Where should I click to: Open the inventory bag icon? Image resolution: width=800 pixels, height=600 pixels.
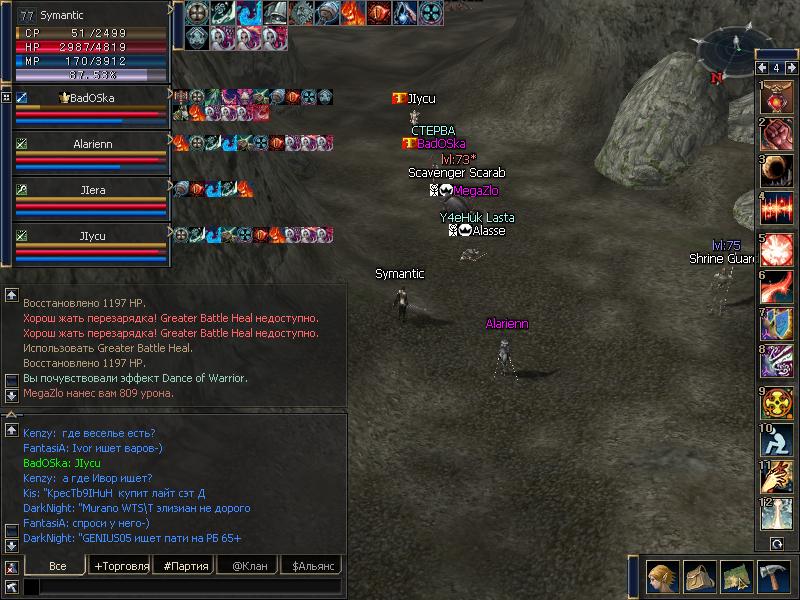698,577
